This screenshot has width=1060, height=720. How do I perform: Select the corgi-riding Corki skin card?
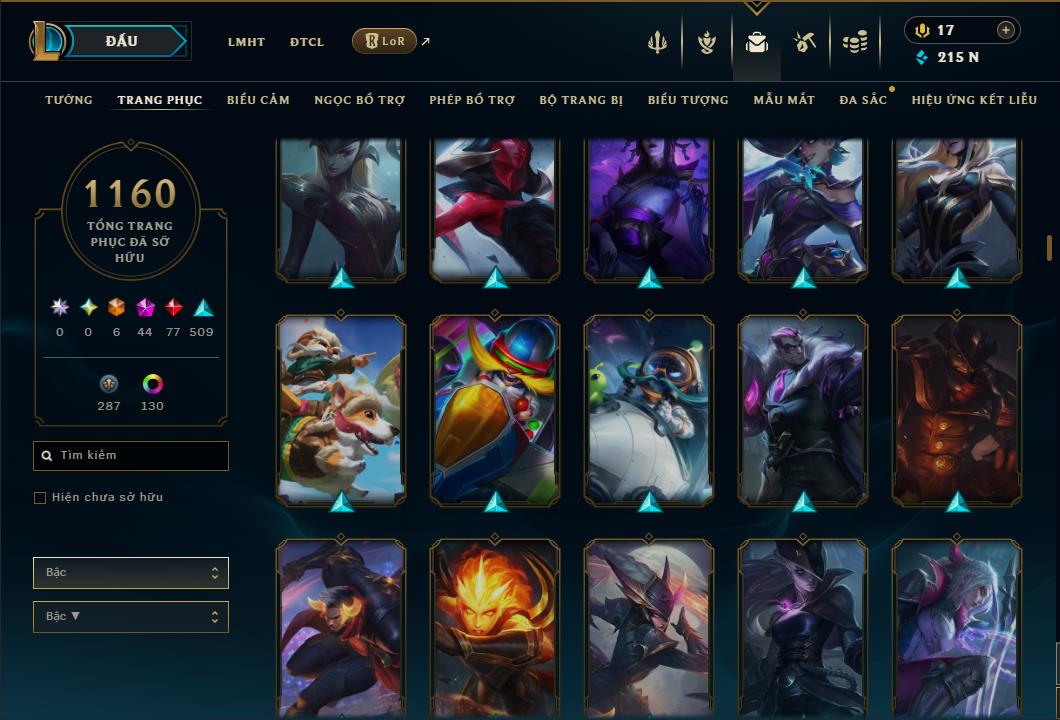click(x=342, y=410)
